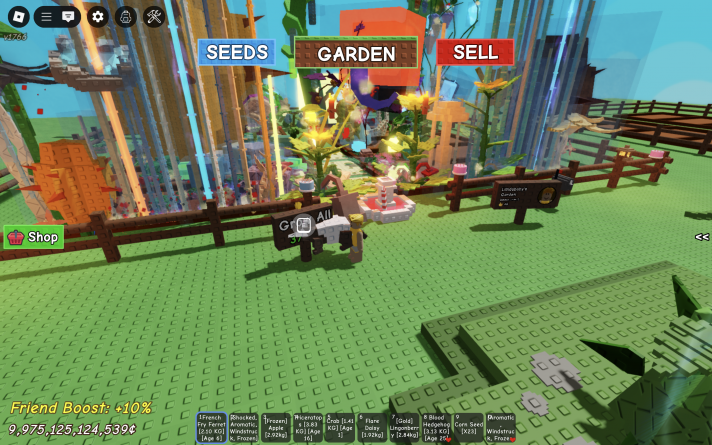Image resolution: width=712 pixels, height=445 pixels.
Task: Open the hammer and wrench tools menu
Action: (154, 17)
